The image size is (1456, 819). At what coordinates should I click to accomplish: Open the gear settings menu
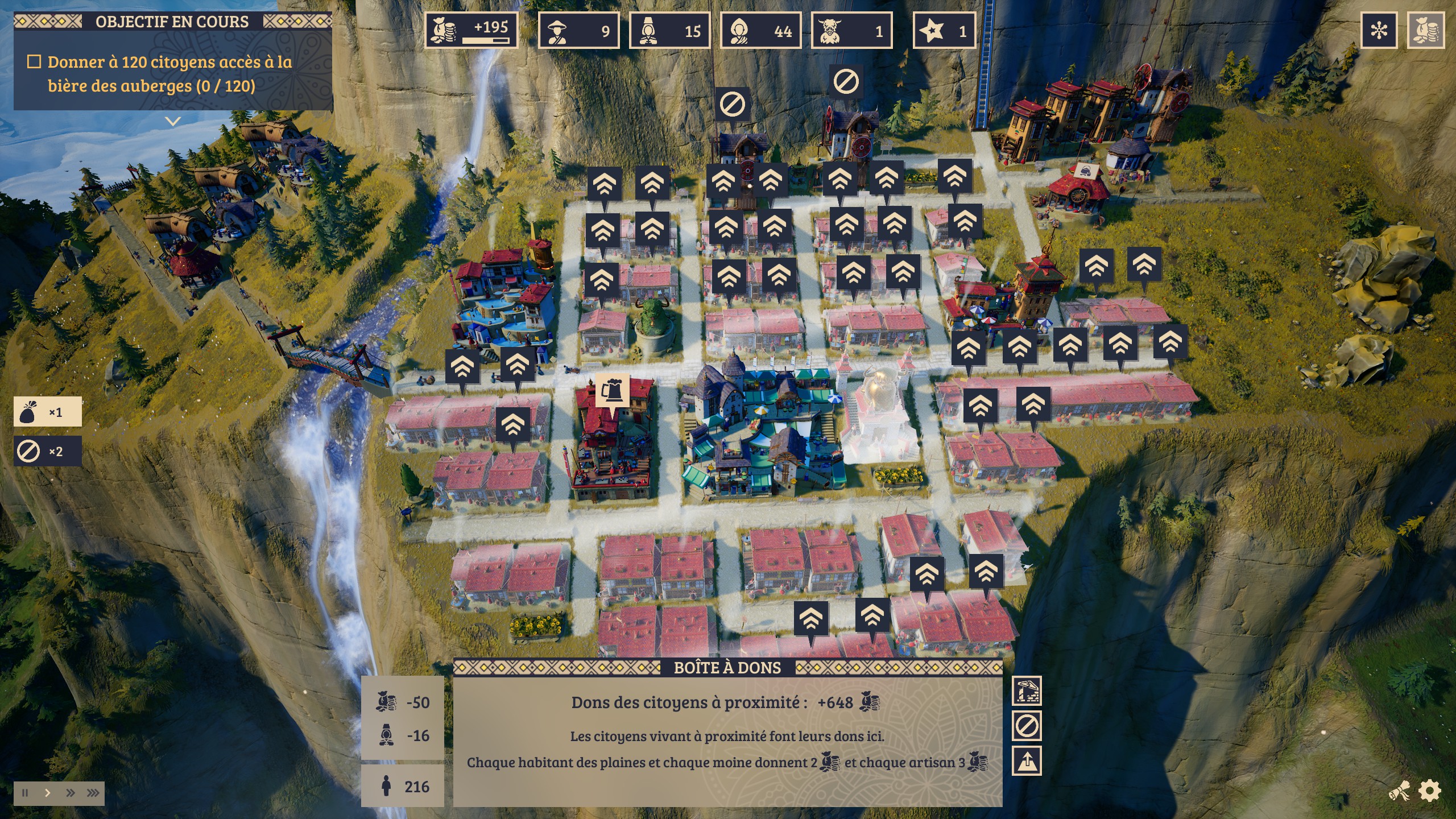[1430, 791]
